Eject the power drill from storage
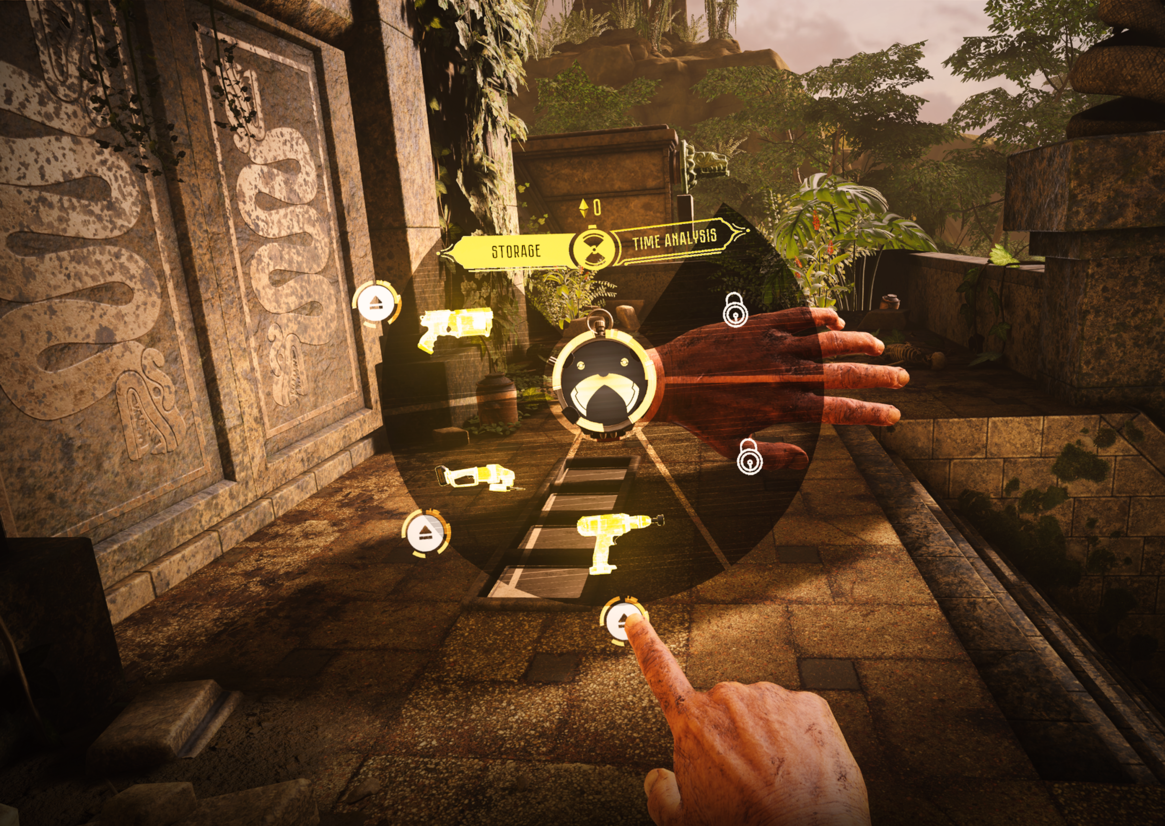1165x826 pixels. pyautogui.click(x=623, y=622)
